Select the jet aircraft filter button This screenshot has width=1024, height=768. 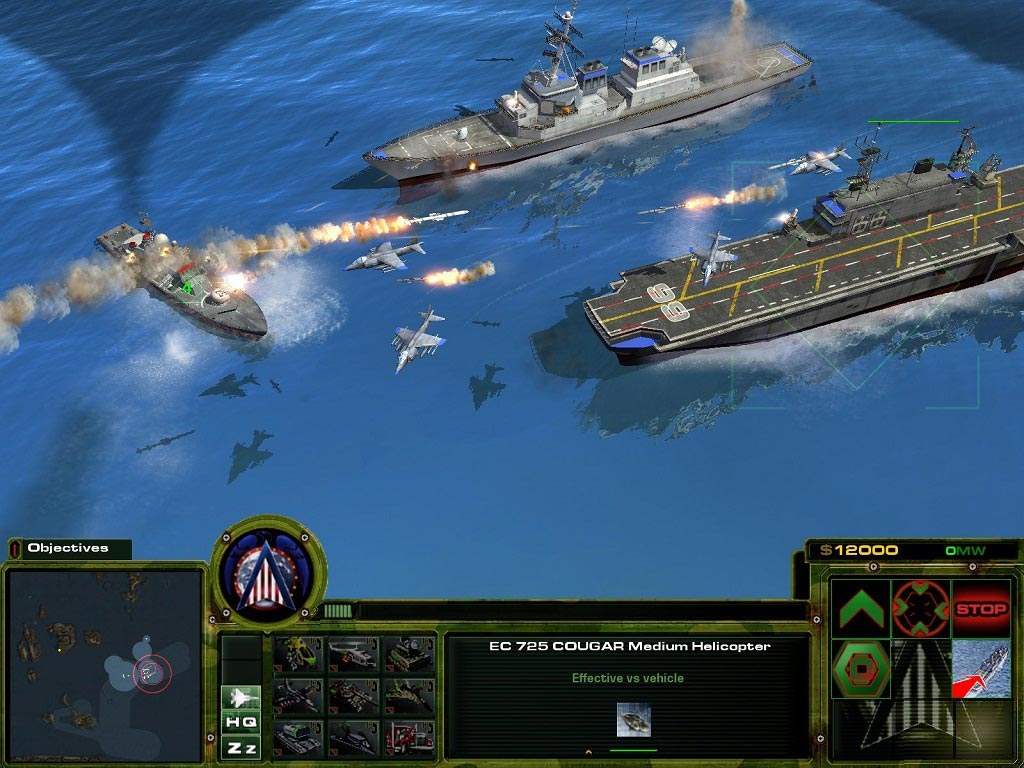click(x=241, y=697)
